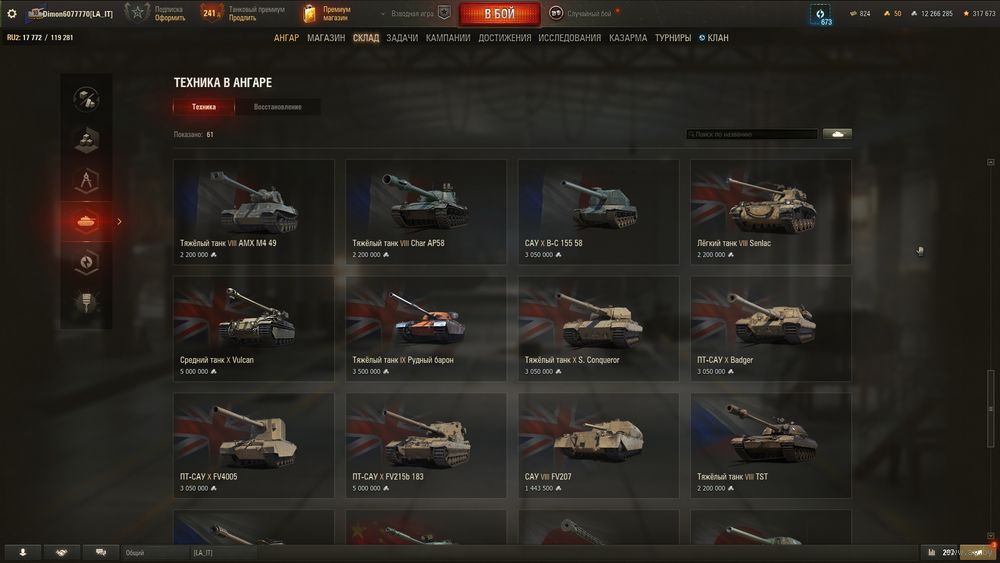Select the Vulcan medium tank card
The height and width of the screenshot is (563, 1000).
tap(253, 328)
